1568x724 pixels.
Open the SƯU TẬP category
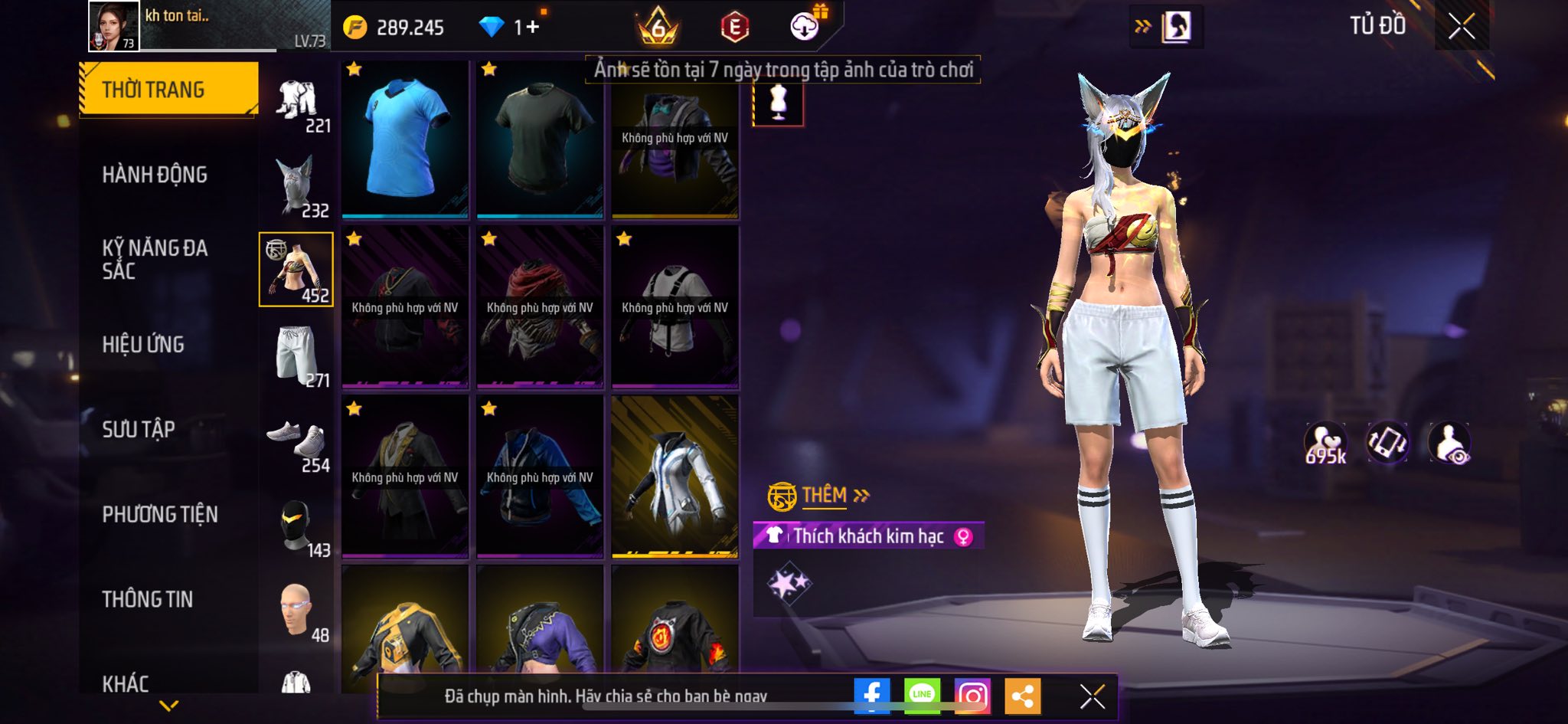pos(139,429)
